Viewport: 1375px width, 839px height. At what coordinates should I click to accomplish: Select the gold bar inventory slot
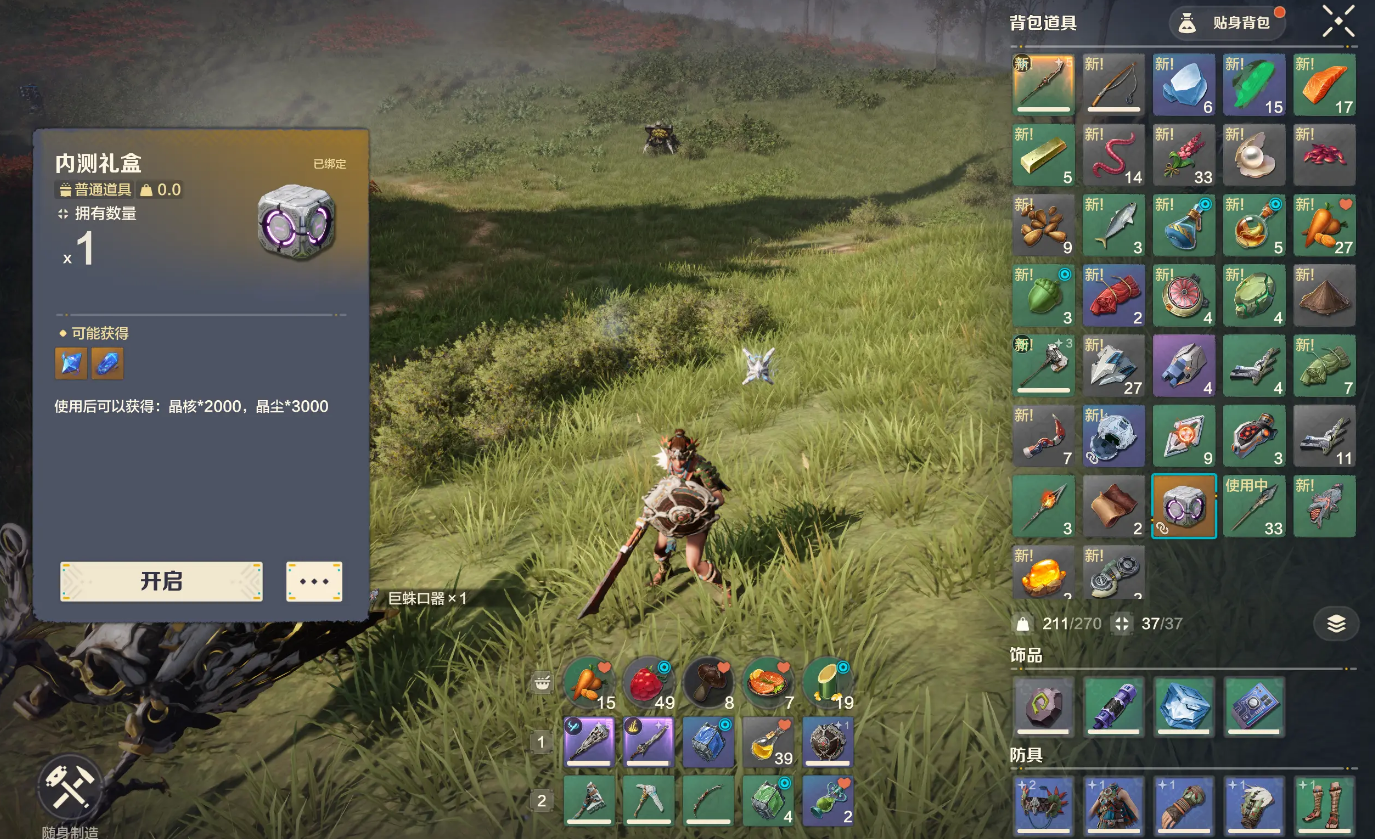(1044, 155)
